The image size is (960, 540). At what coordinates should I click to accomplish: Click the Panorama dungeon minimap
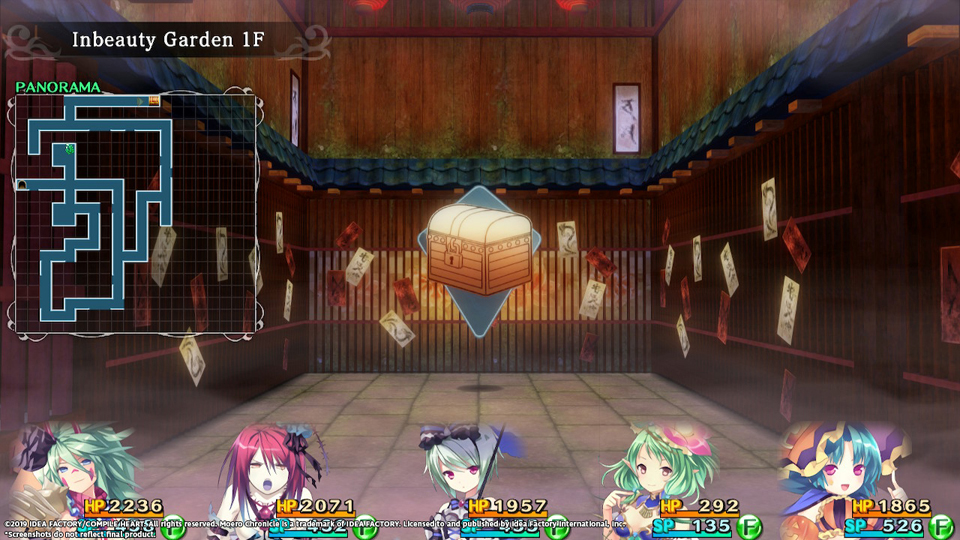pyautogui.click(x=136, y=214)
